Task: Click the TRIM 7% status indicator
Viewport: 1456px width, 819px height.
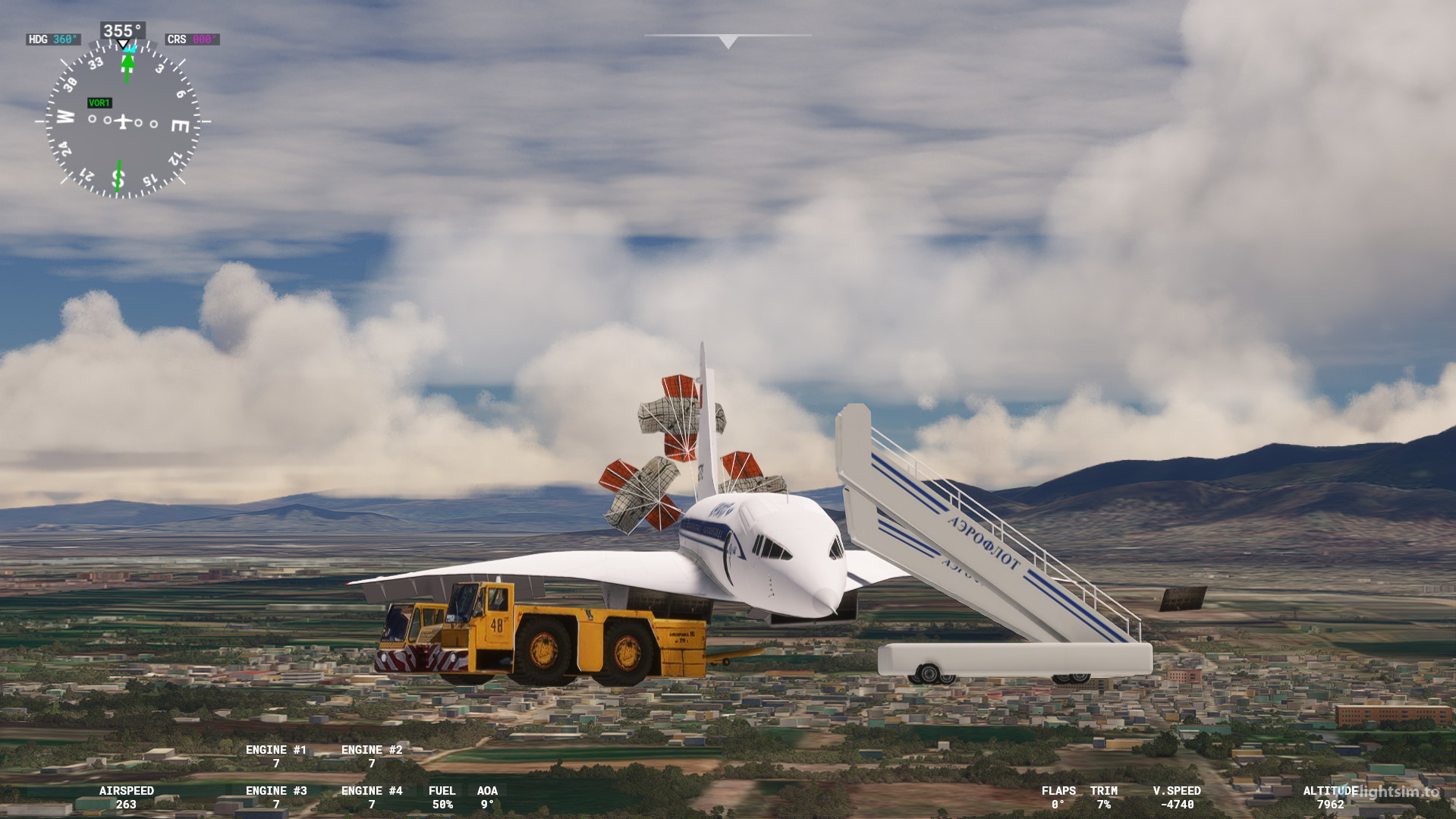Action: click(x=1104, y=797)
